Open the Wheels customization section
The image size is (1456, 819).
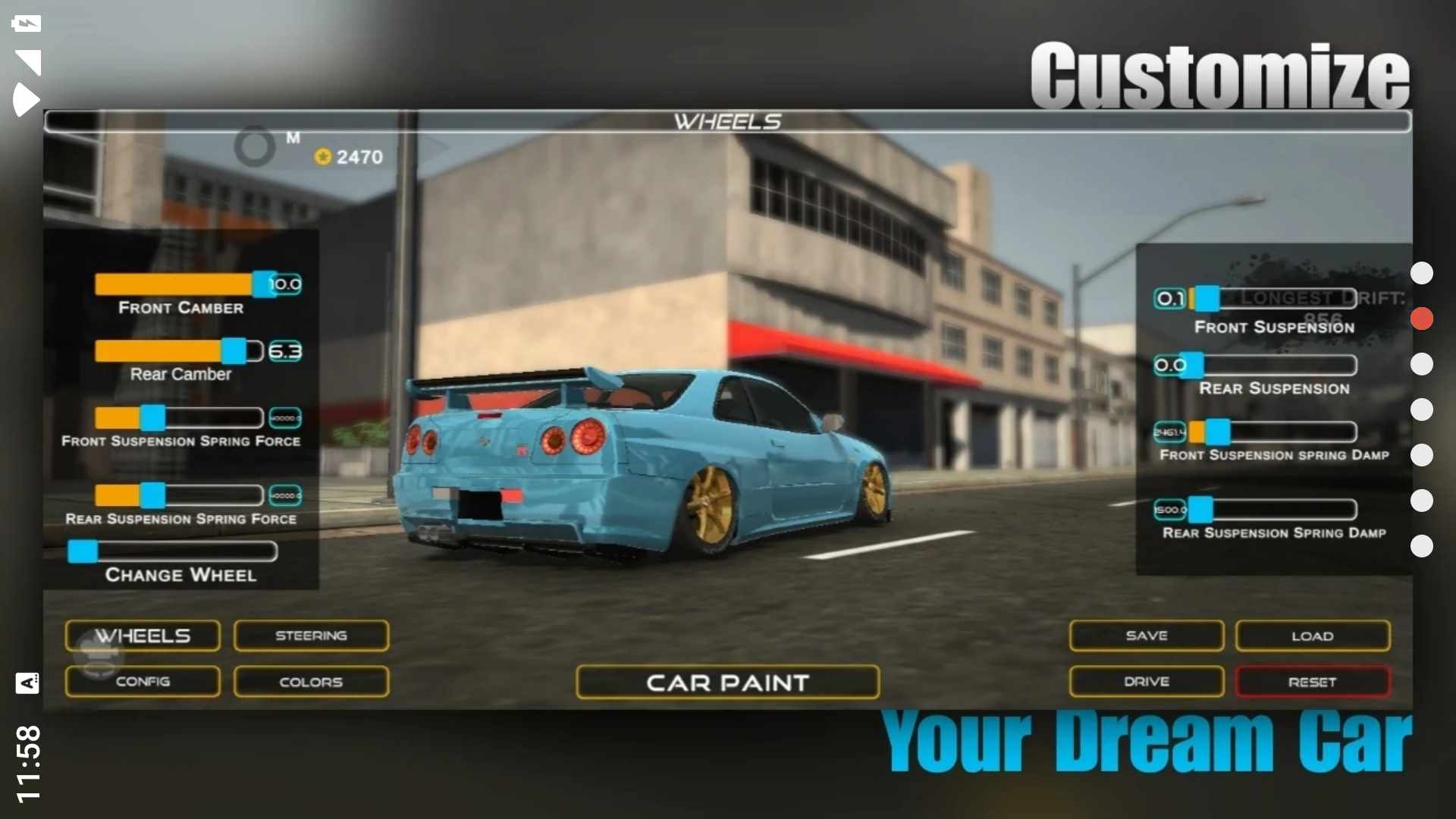[x=143, y=635]
